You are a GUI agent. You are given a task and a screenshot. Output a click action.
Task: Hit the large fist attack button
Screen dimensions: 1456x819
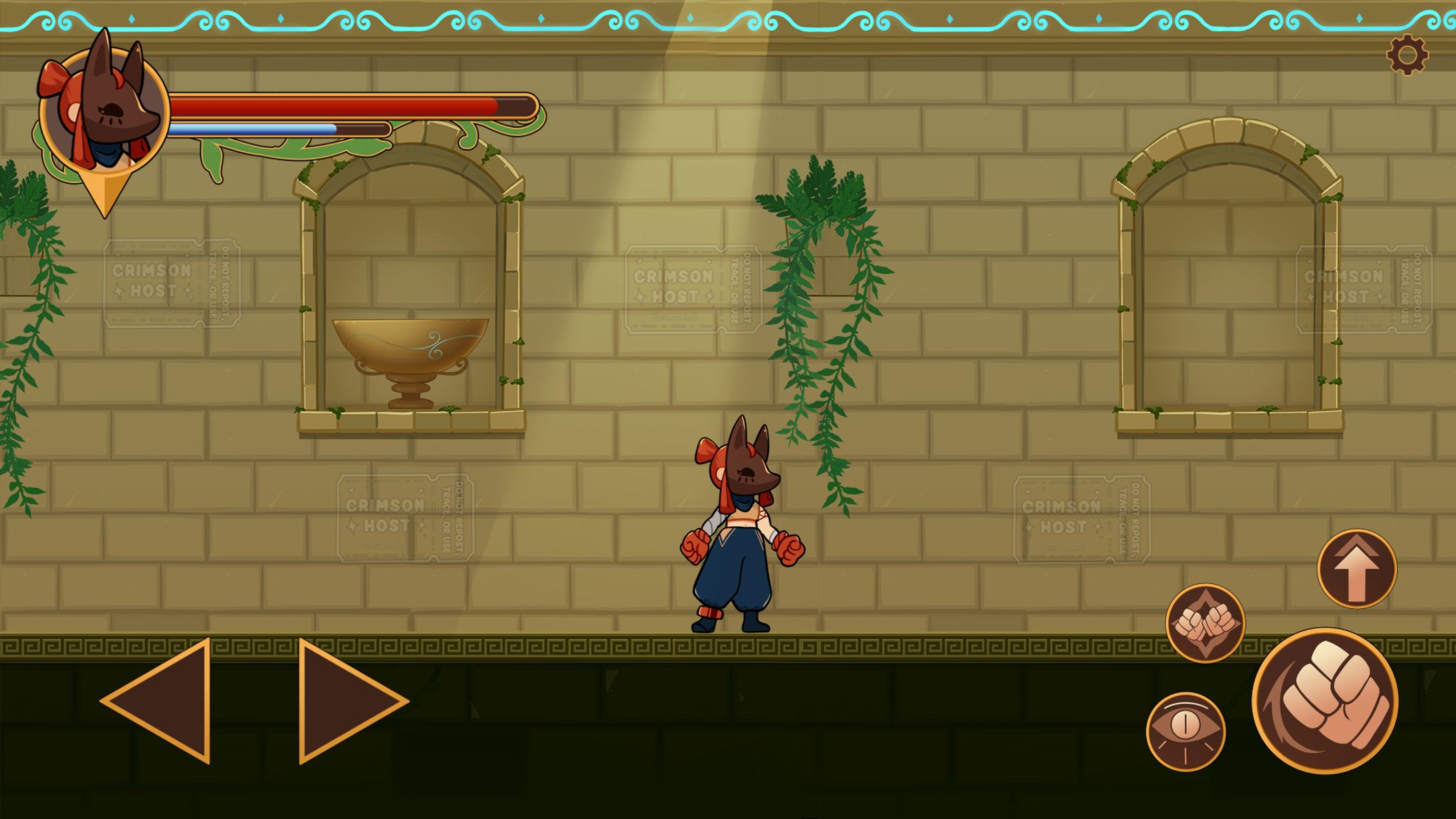click(x=1325, y=701)
